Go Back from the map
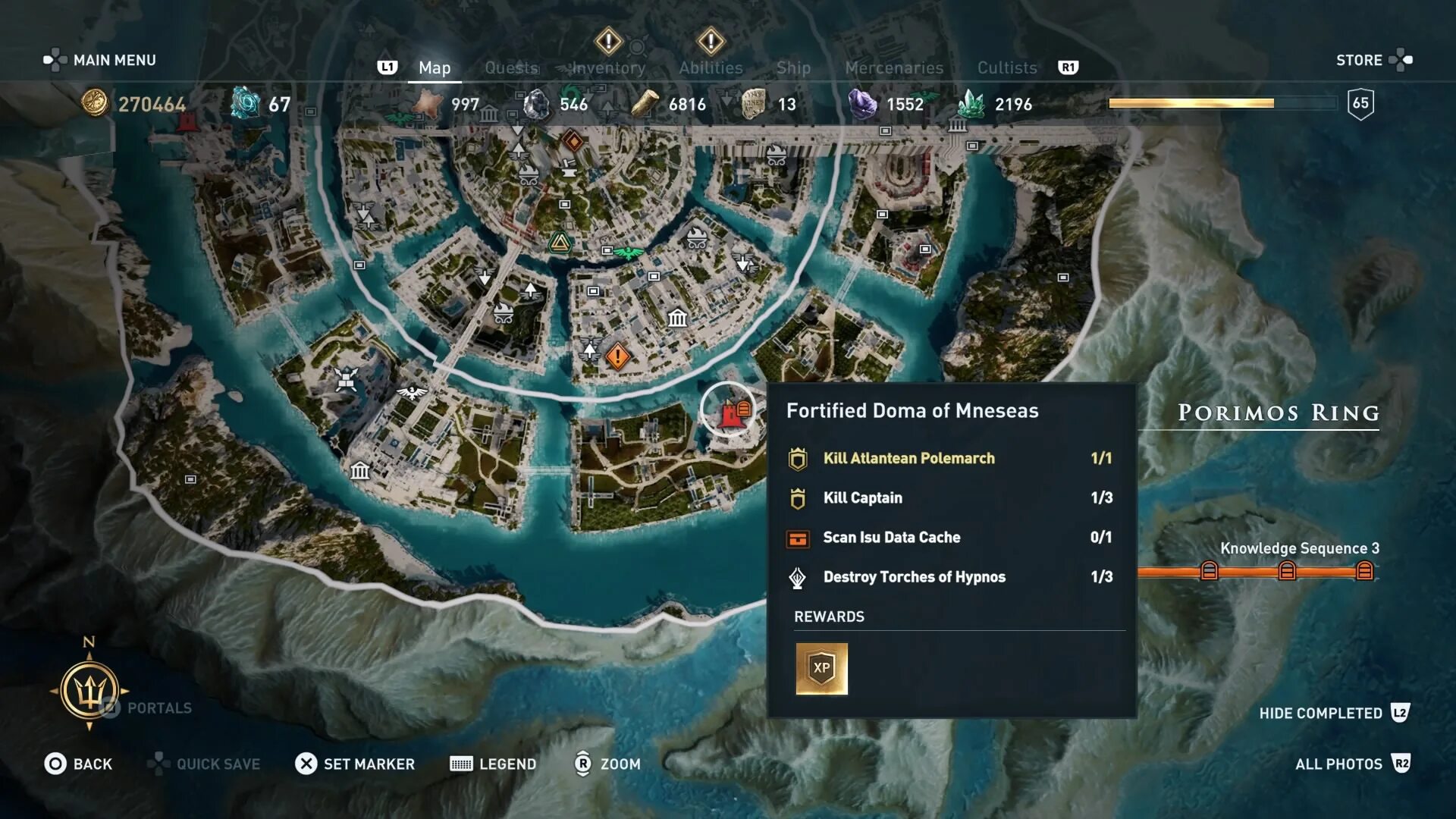Image resolution: width=1456 pixels, height=819 pixels. [x=78, y=764]
